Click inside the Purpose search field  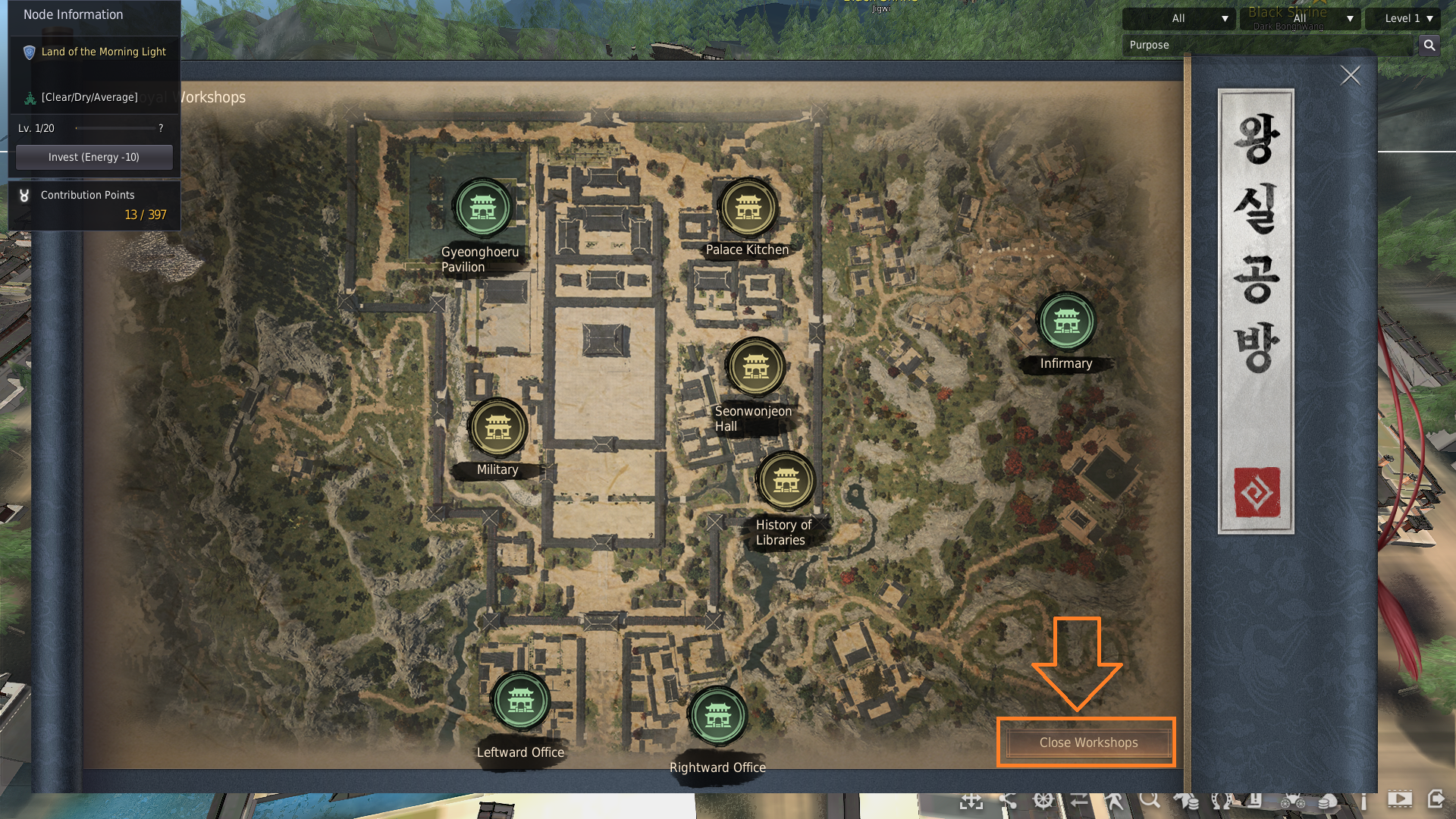click(x=1259, y=45)
